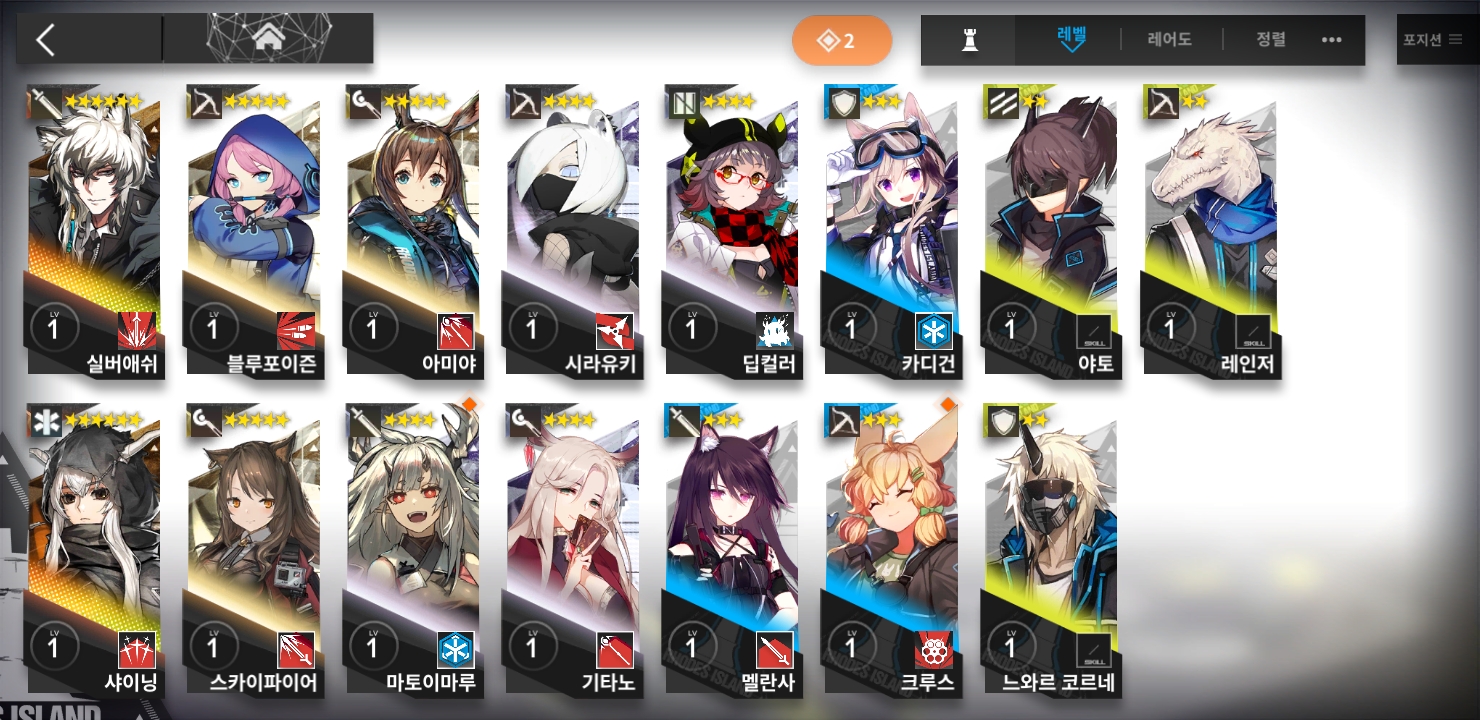Select the 레인저 sniper card
The width and height of the screenshot is (1480, 720).
click(1210, 230)
